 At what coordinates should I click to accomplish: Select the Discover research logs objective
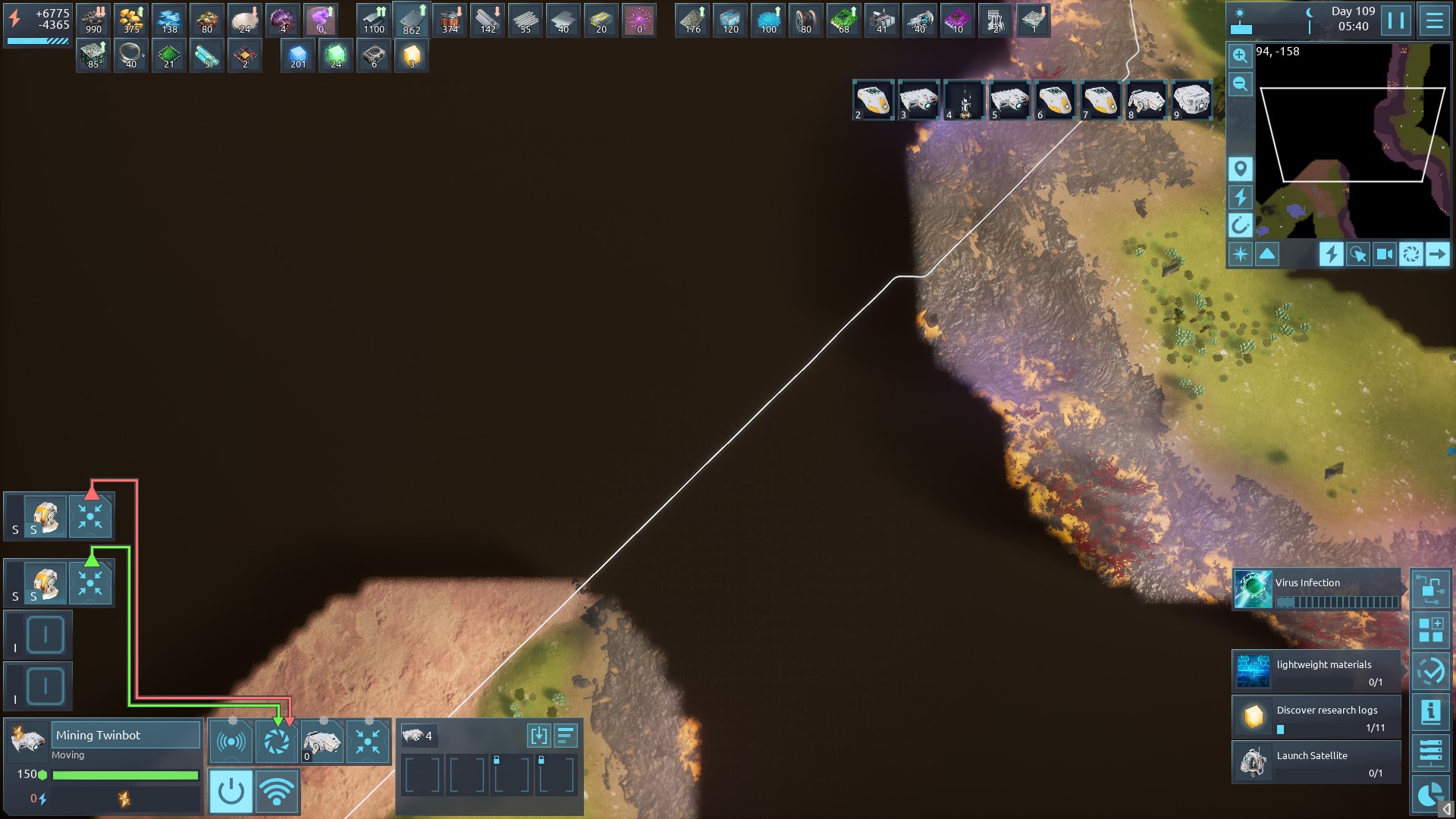1316,717
